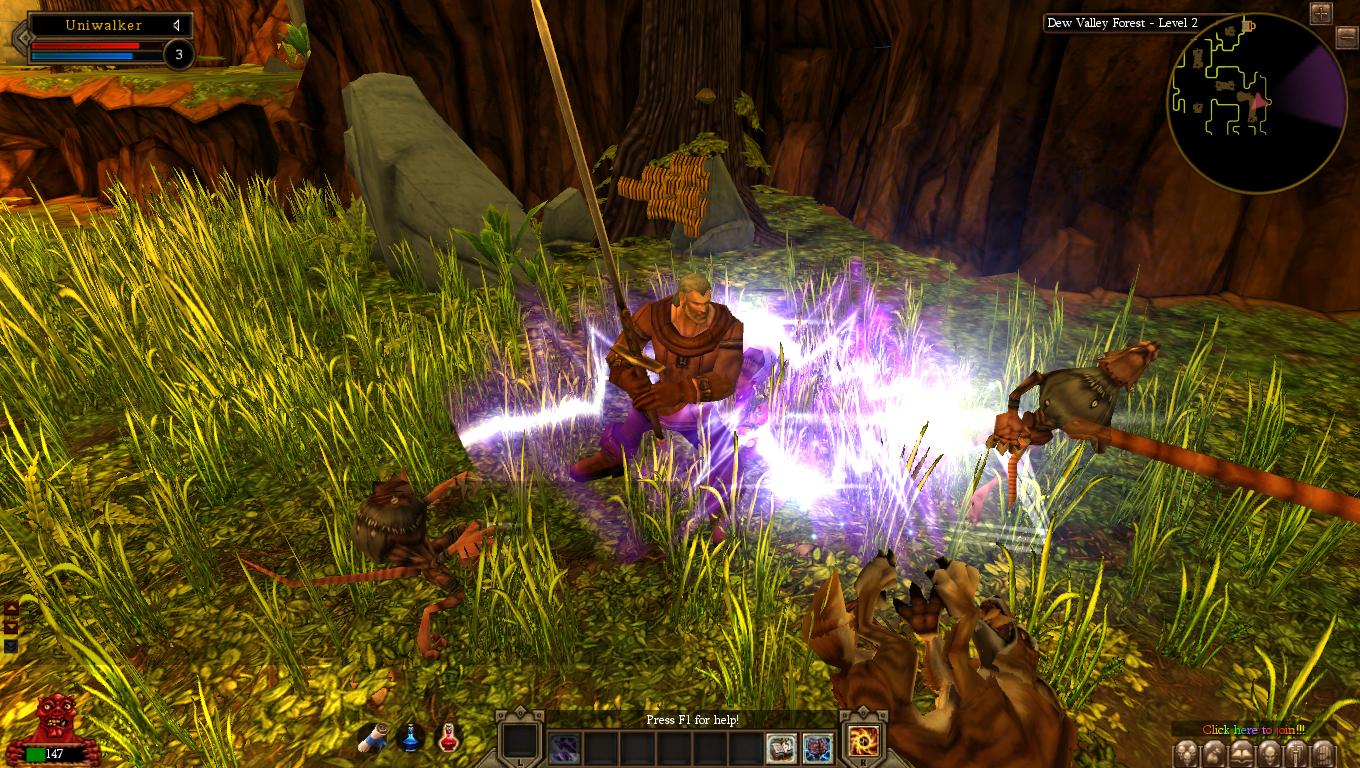
Task: Drink the blue mana potion
Action: coord(411,739)
